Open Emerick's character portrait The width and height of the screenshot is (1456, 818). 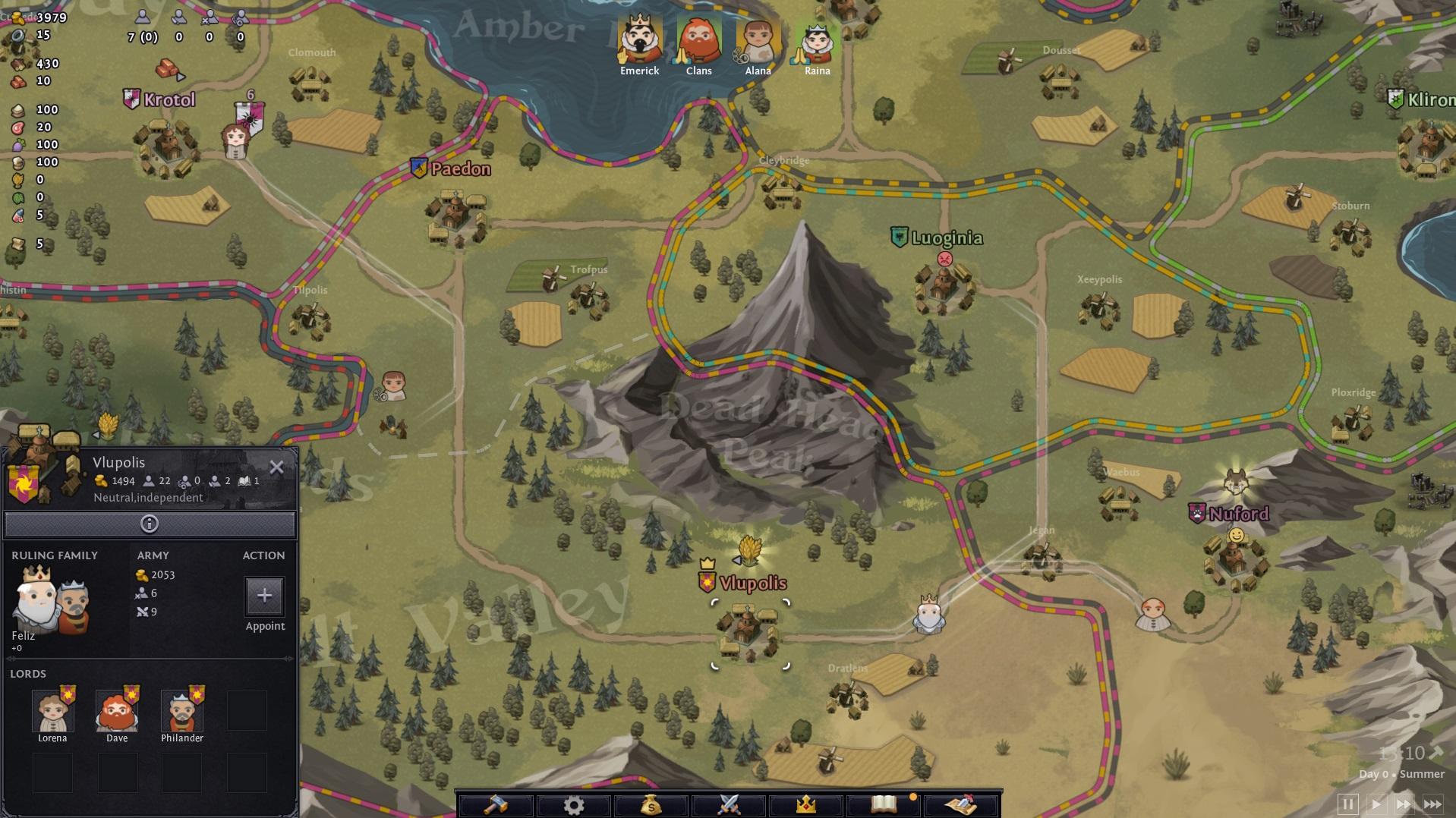coord(640,39)
